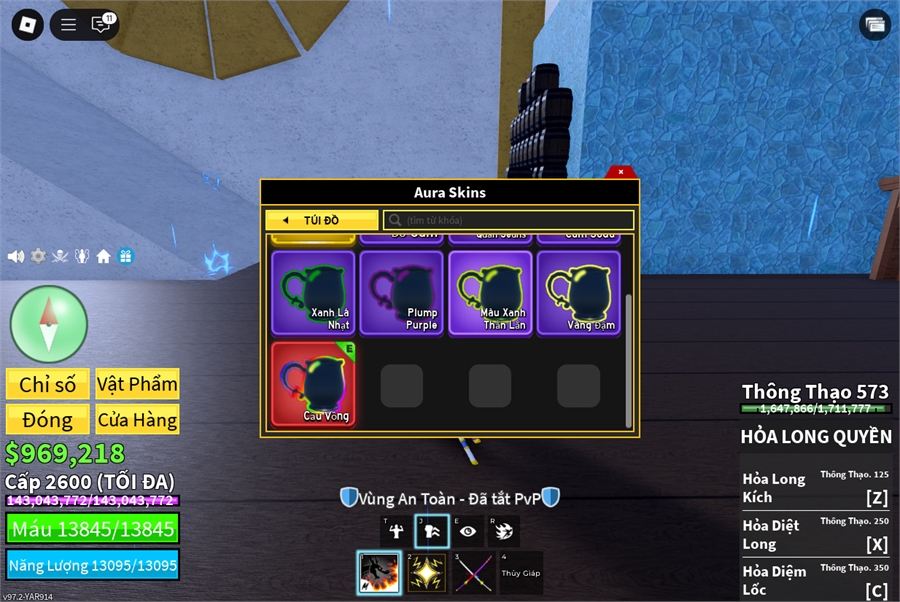900x602 pixels.
Task: Open settings via the gear icon
Action: click(x=38, y=256)
